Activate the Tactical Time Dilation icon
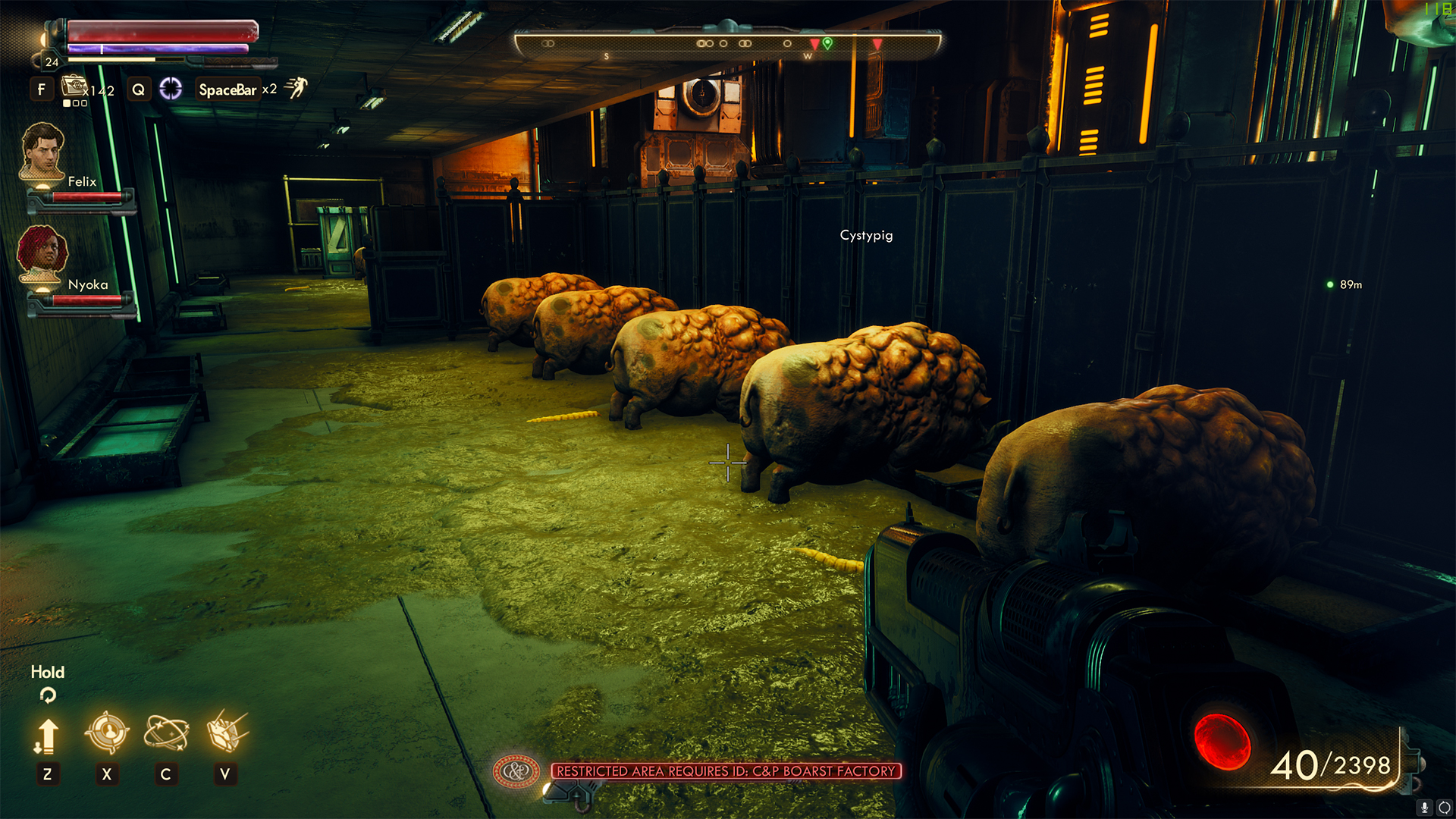Viewport: 1456px width, 819px height. [171, 89]
